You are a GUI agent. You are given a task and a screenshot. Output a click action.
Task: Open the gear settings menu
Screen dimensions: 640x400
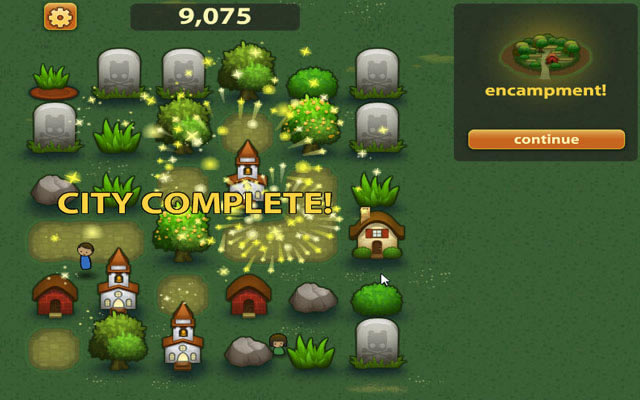click(60, 16)
